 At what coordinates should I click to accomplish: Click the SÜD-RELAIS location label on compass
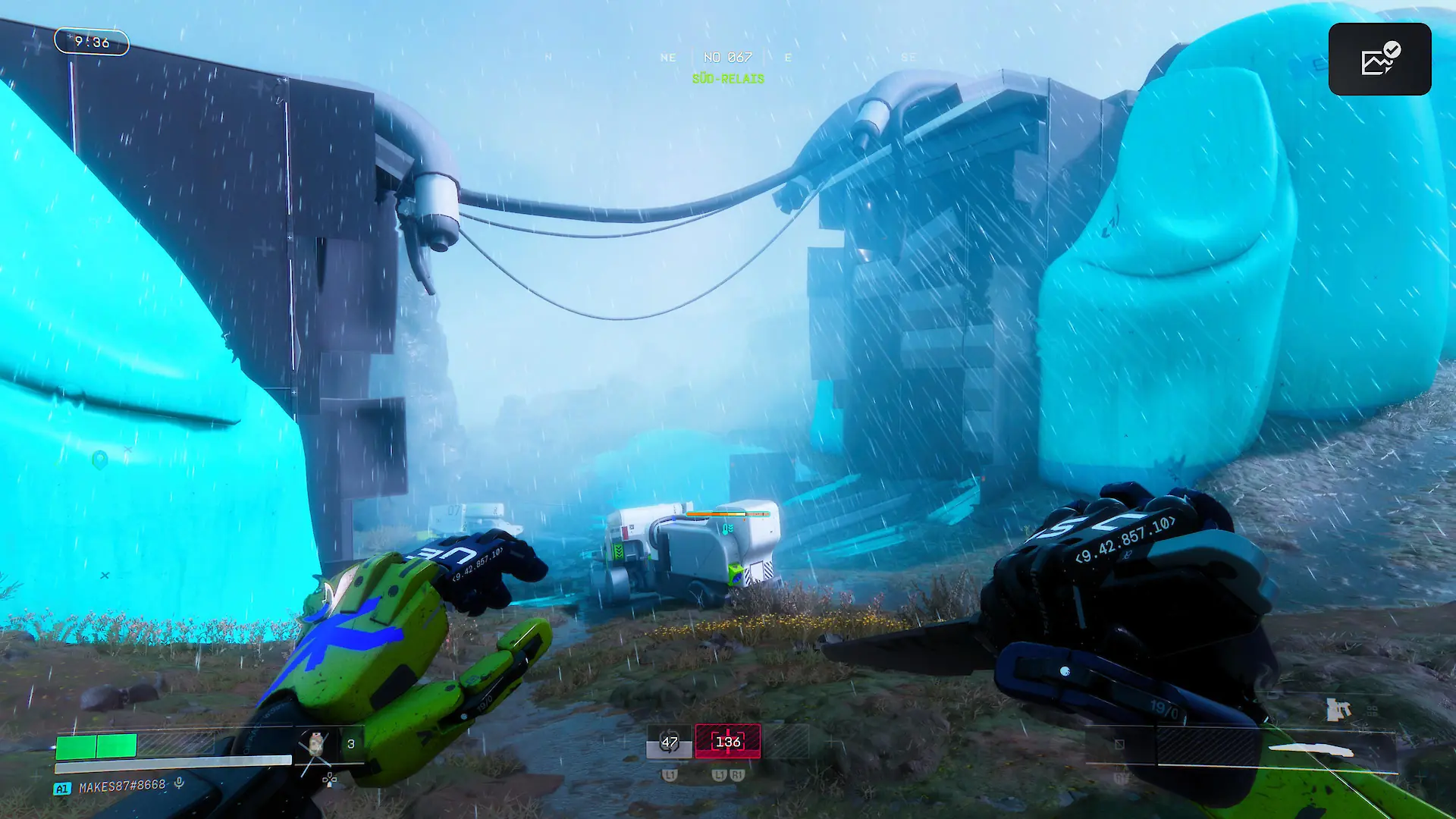click(727, 79)
